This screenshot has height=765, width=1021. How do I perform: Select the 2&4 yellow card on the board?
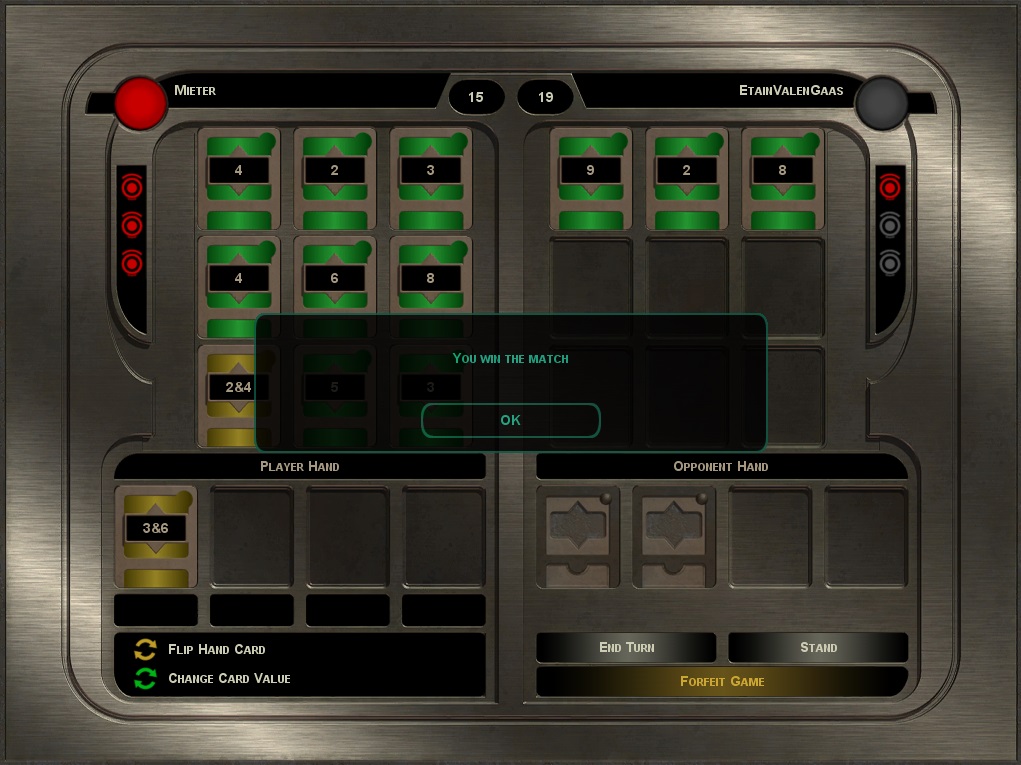pos(236,393)
